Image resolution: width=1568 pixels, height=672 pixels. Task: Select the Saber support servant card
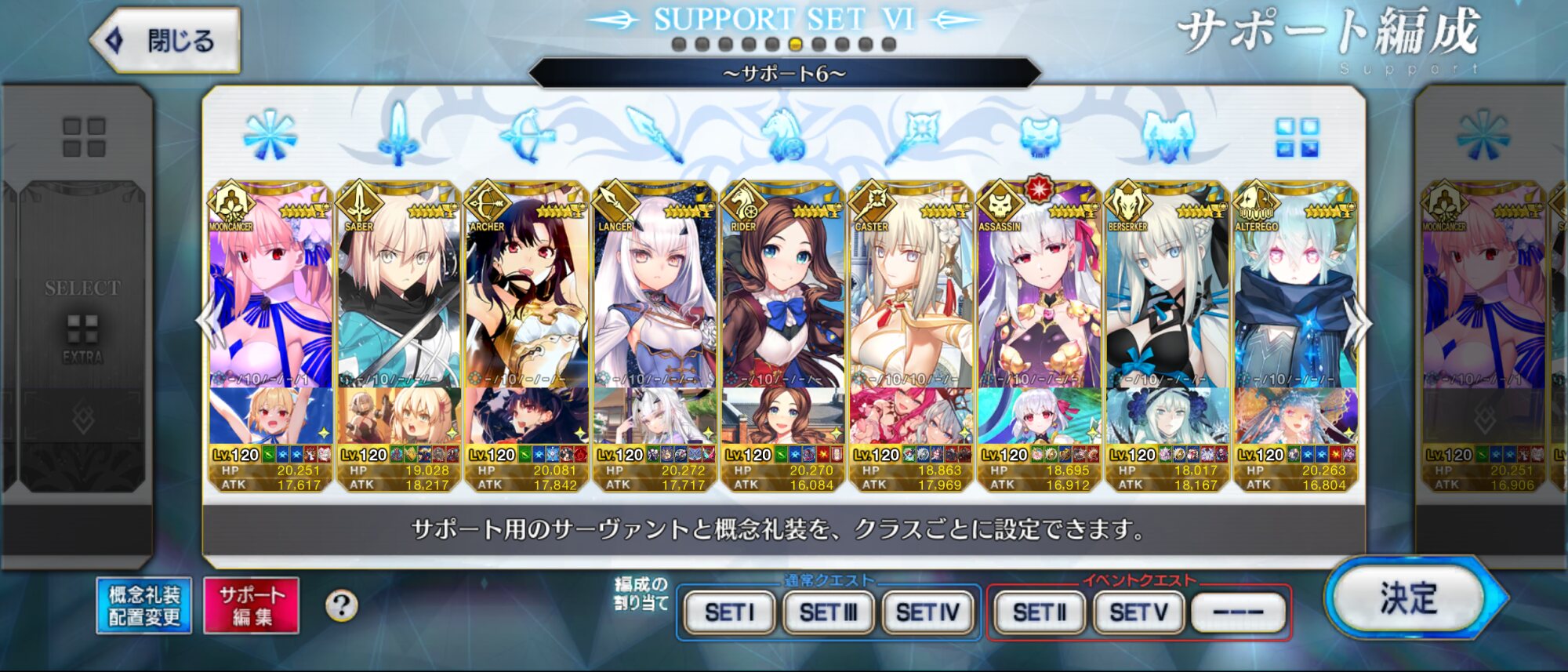coord(398,314)
